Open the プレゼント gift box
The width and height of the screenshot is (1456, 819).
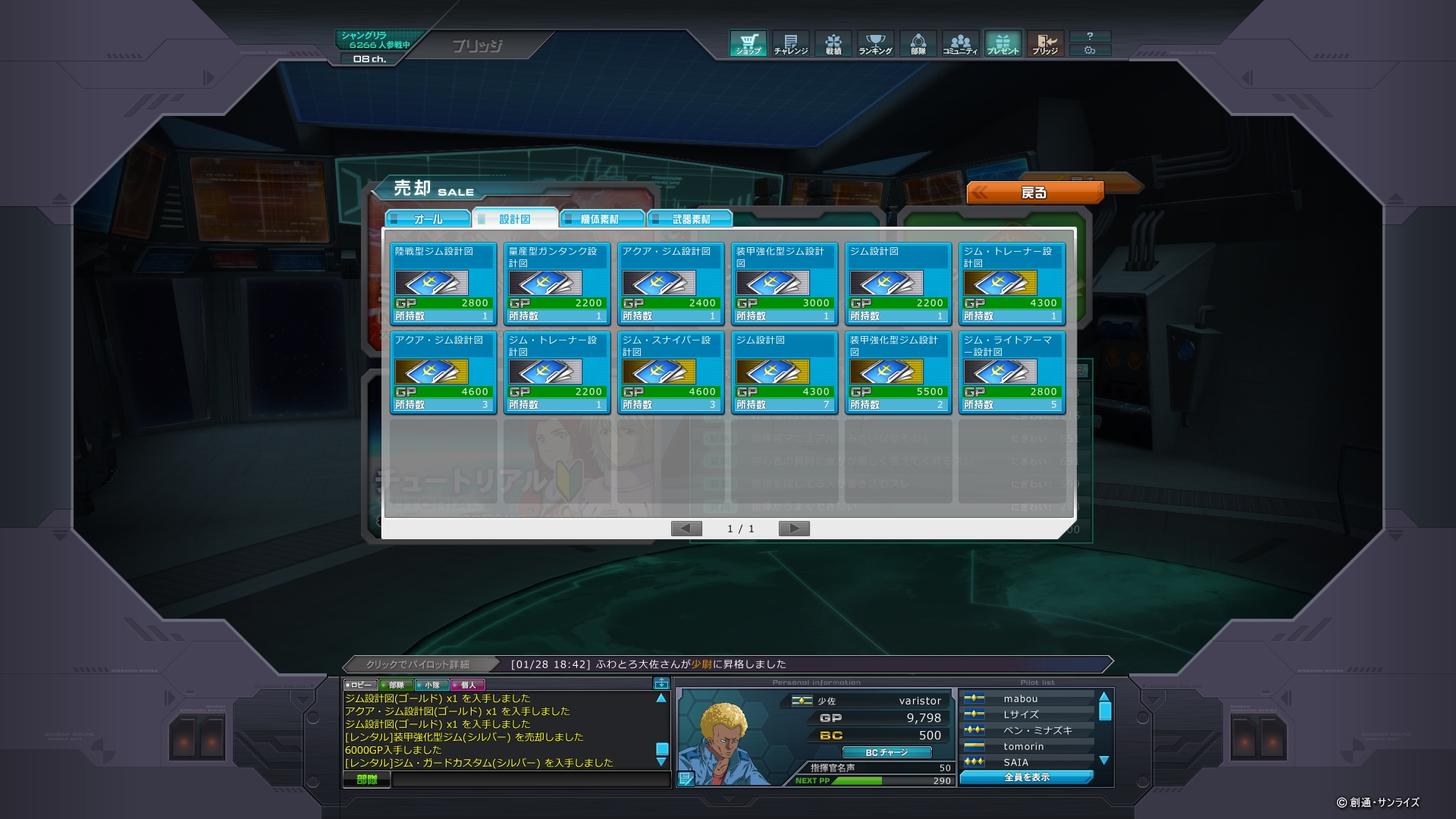pyautogui.click(x=1003, y=44)
